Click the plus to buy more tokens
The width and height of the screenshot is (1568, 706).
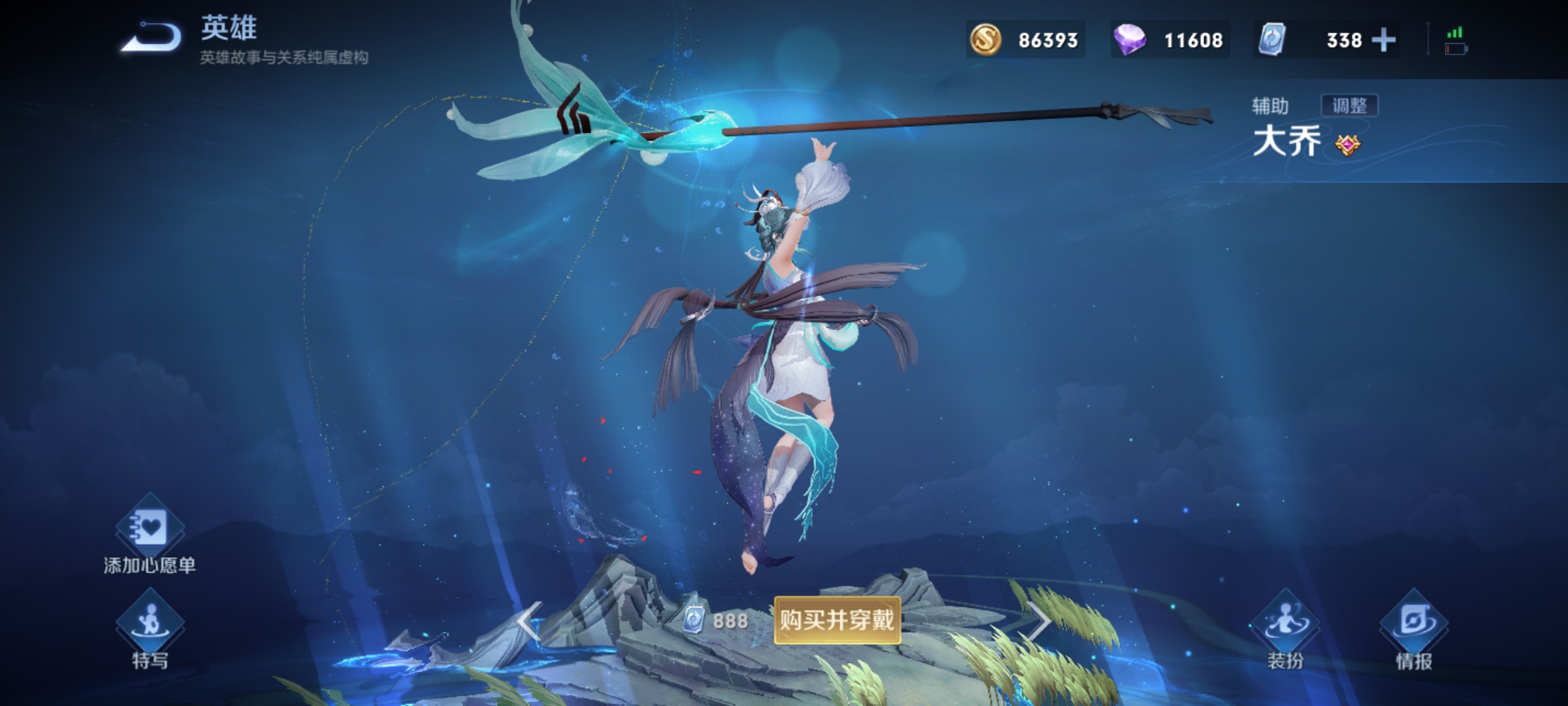[1384, 41]
